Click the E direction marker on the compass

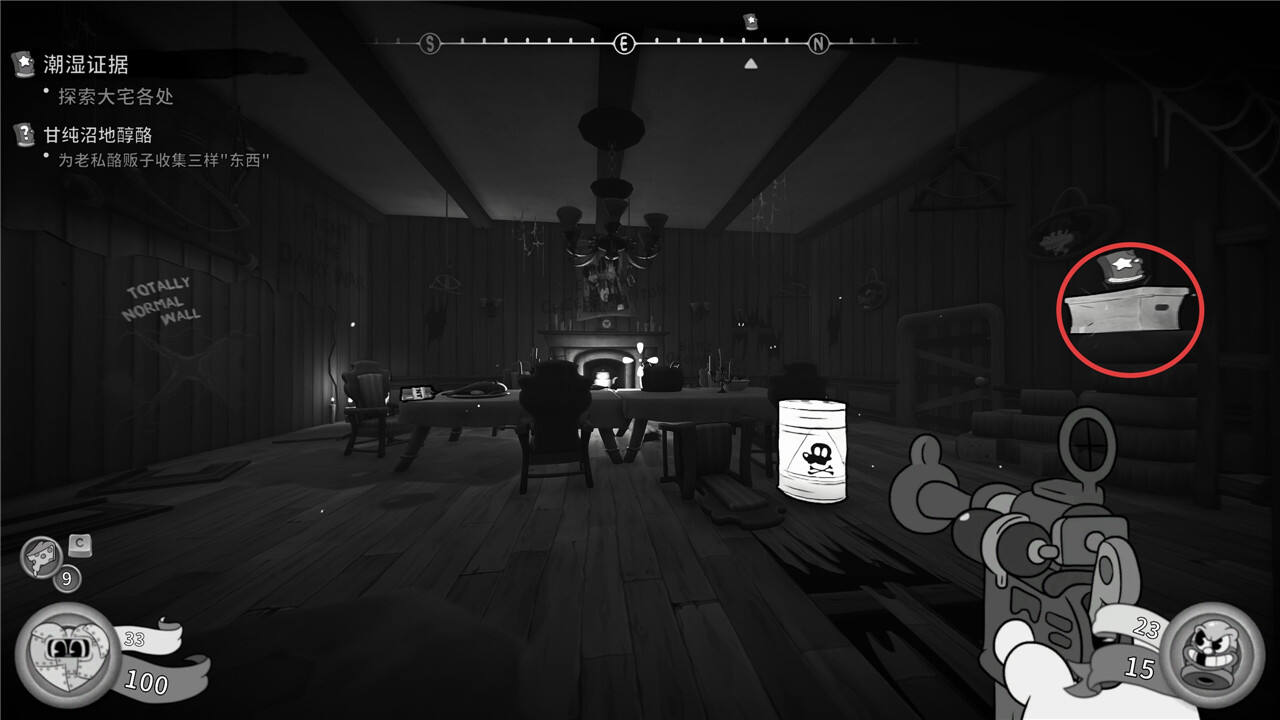click(624, 43)
